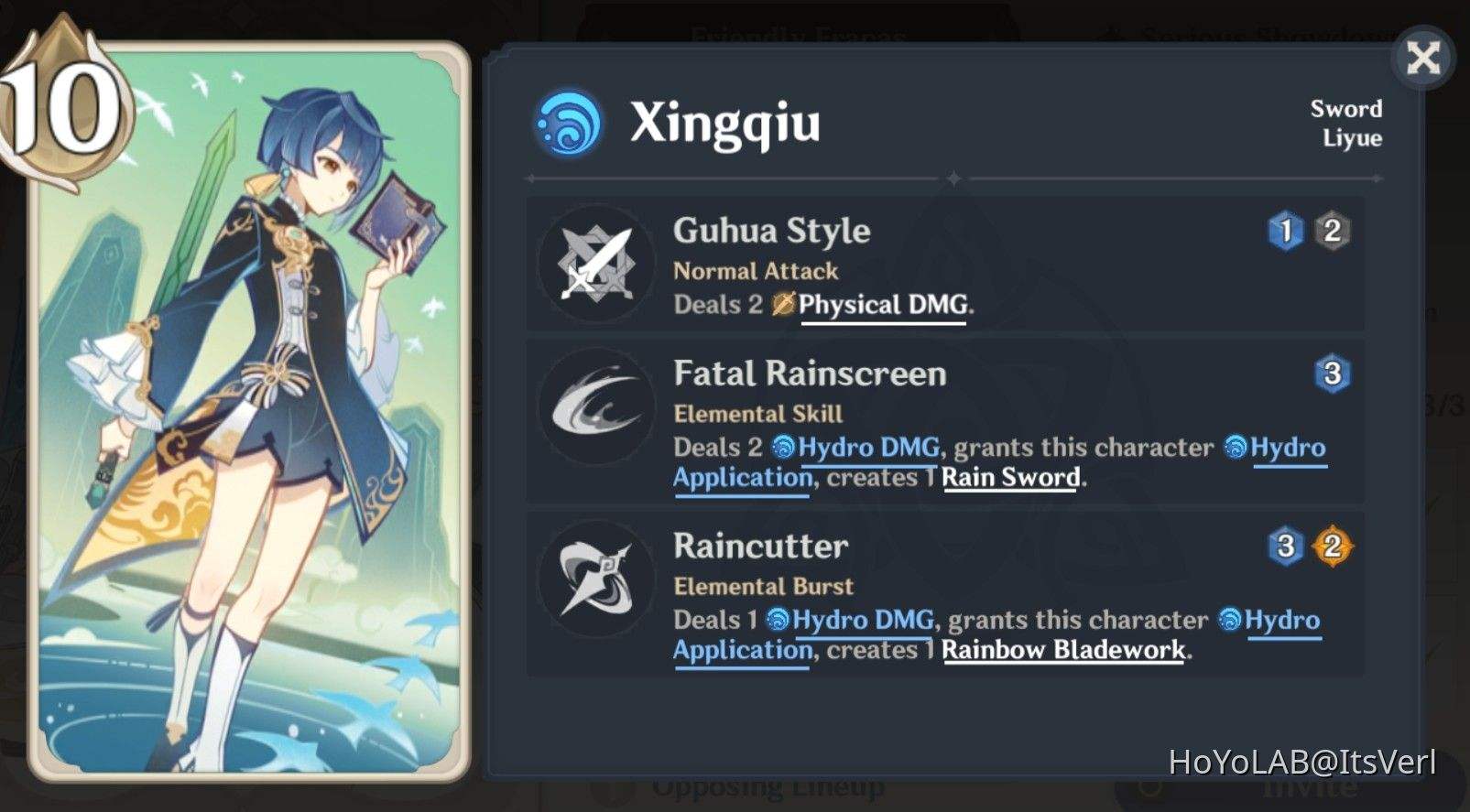1470x812 pixels.
Task: Click Hydro Application in Raincutter text
Action: [740, 649]
